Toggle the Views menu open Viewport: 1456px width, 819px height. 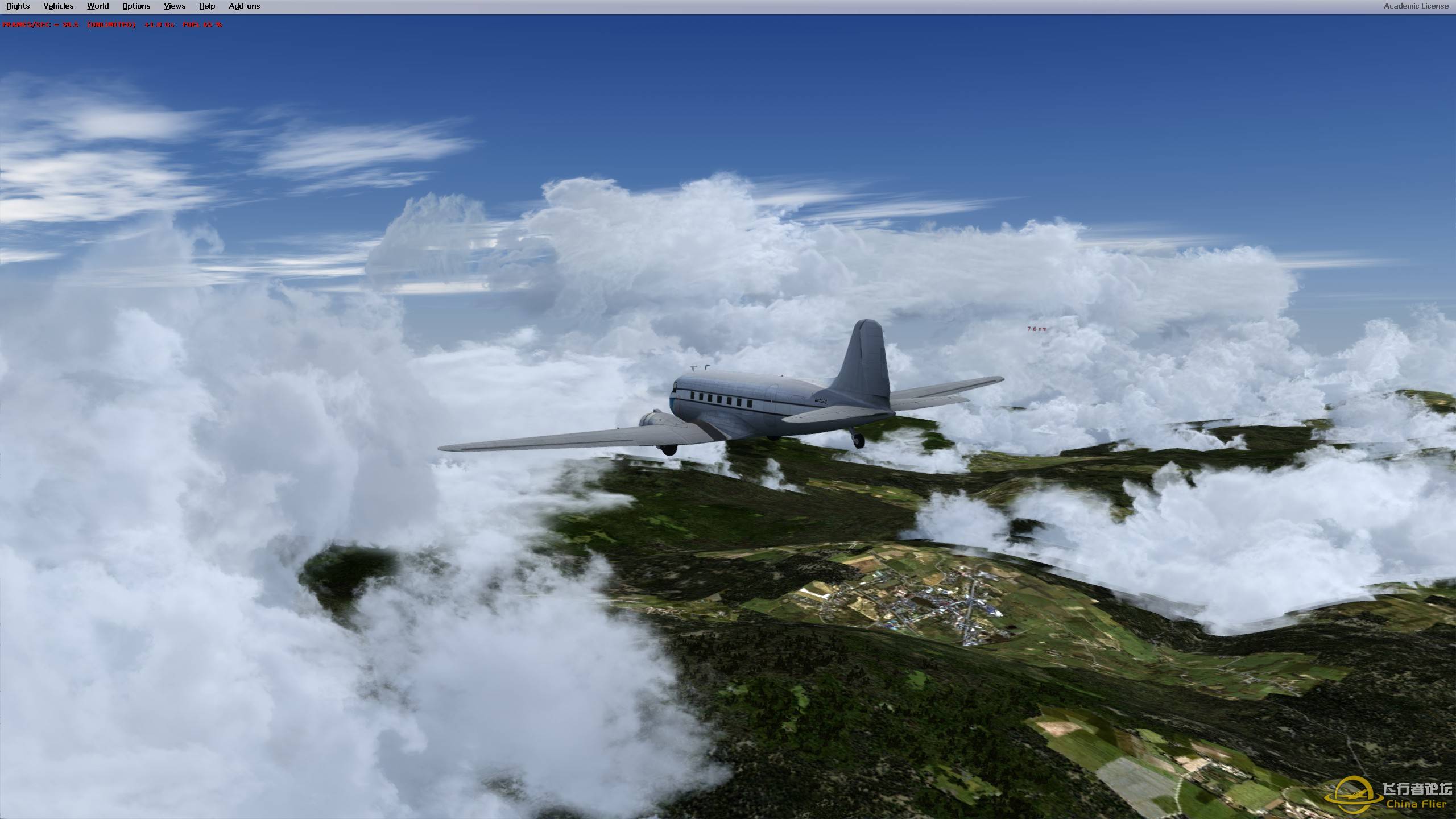click(174, 6)
